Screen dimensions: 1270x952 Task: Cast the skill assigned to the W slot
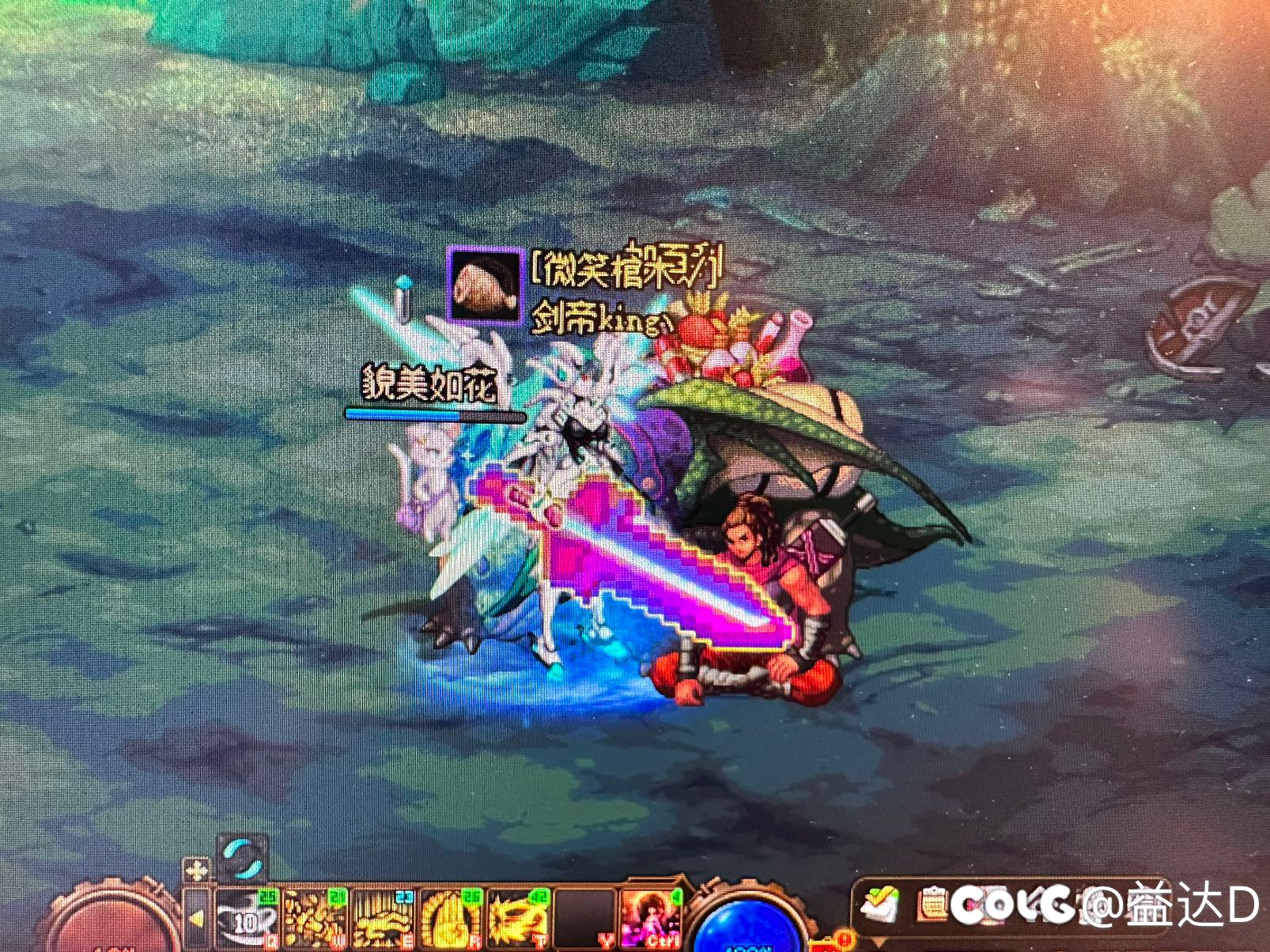(x=315, y=916)
